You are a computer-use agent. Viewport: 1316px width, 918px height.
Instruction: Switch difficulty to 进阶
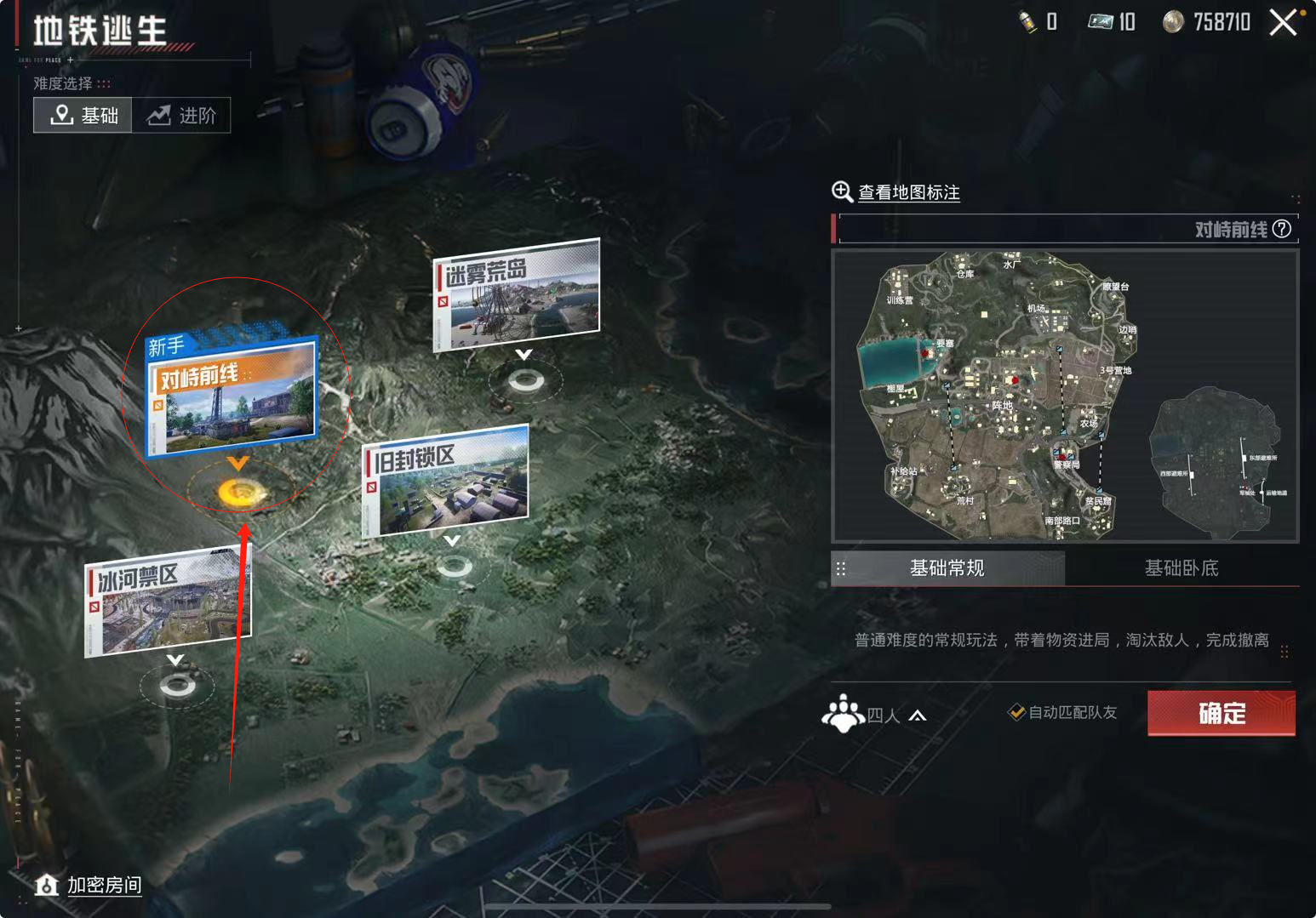coord(181,114)
